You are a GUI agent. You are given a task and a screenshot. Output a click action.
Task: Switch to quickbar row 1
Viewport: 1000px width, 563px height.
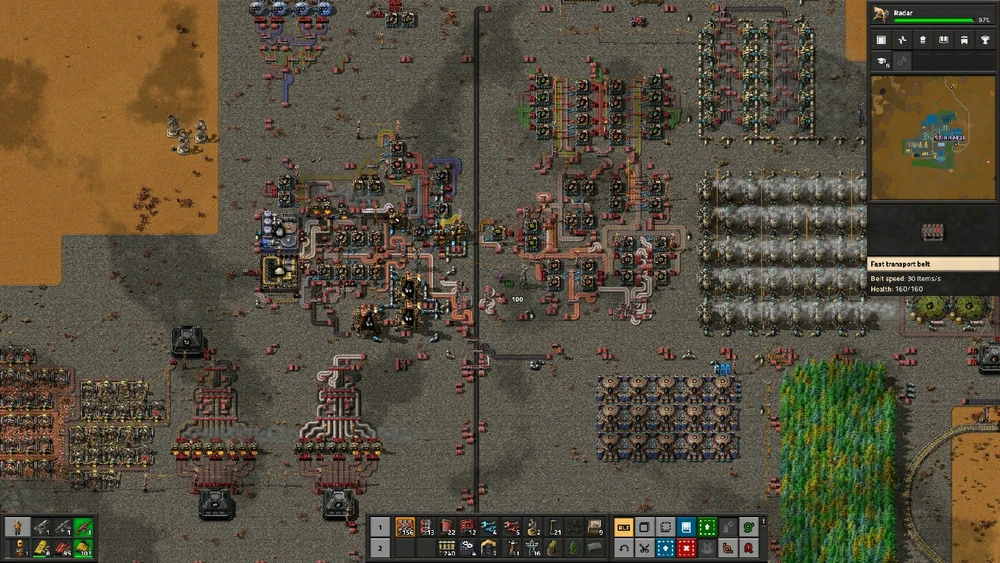tap(380, 527)
